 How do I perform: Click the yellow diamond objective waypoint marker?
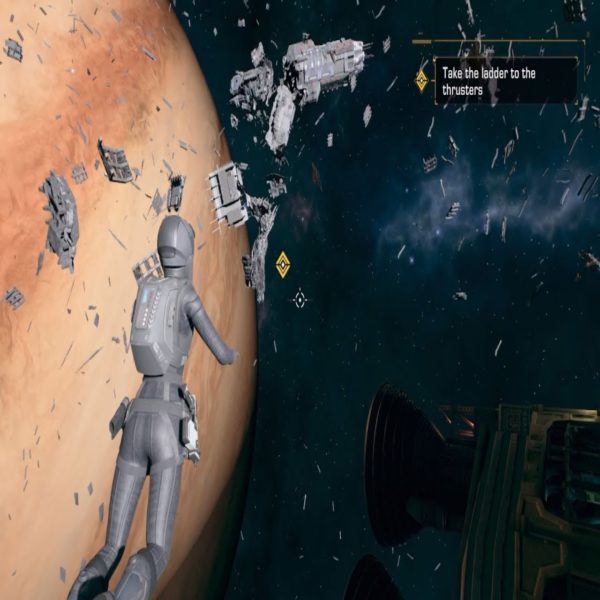point(283,264)
